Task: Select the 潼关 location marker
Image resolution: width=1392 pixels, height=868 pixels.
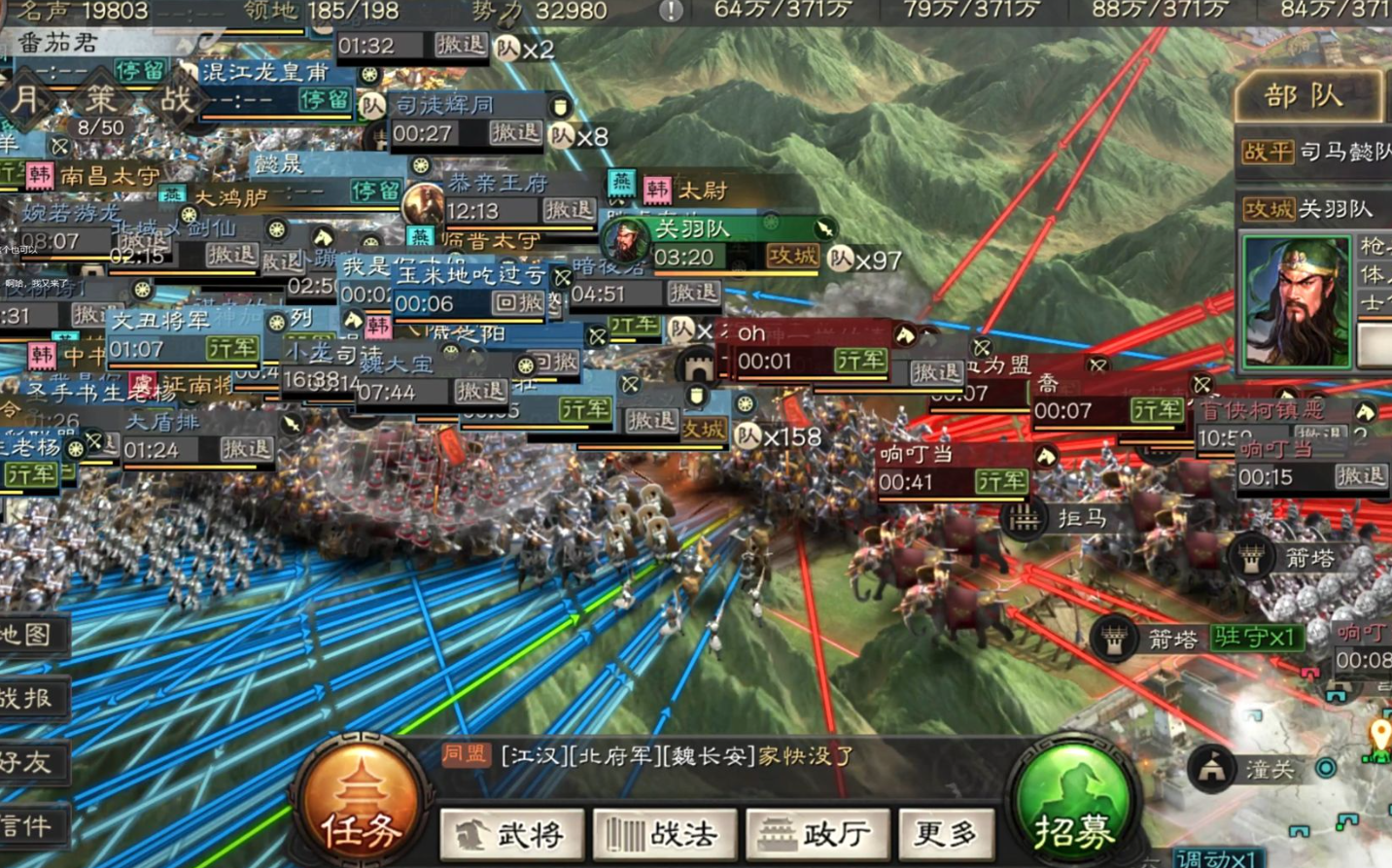Action: [x=1270, y=770]
